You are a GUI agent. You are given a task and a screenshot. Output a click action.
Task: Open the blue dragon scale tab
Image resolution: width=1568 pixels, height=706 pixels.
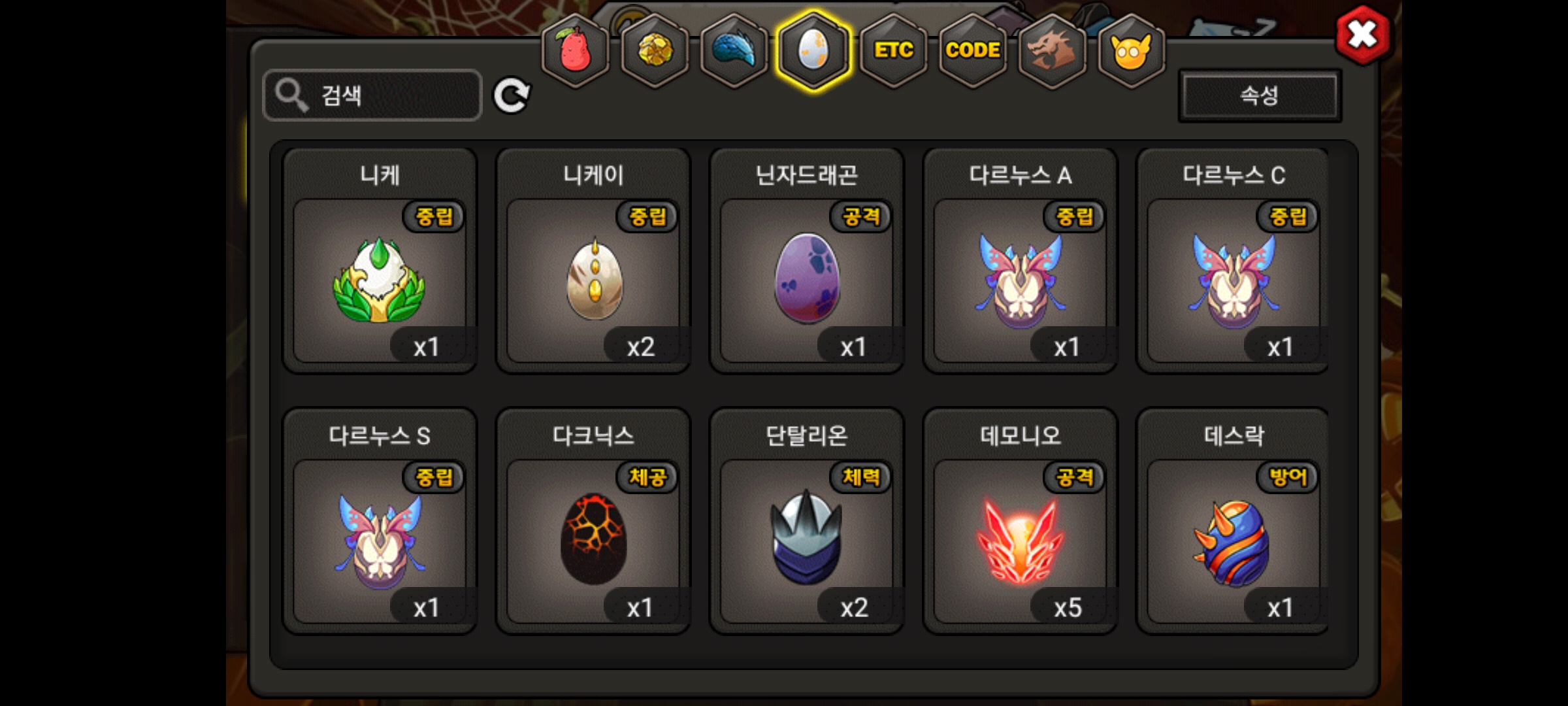click(x=734, y=50)
